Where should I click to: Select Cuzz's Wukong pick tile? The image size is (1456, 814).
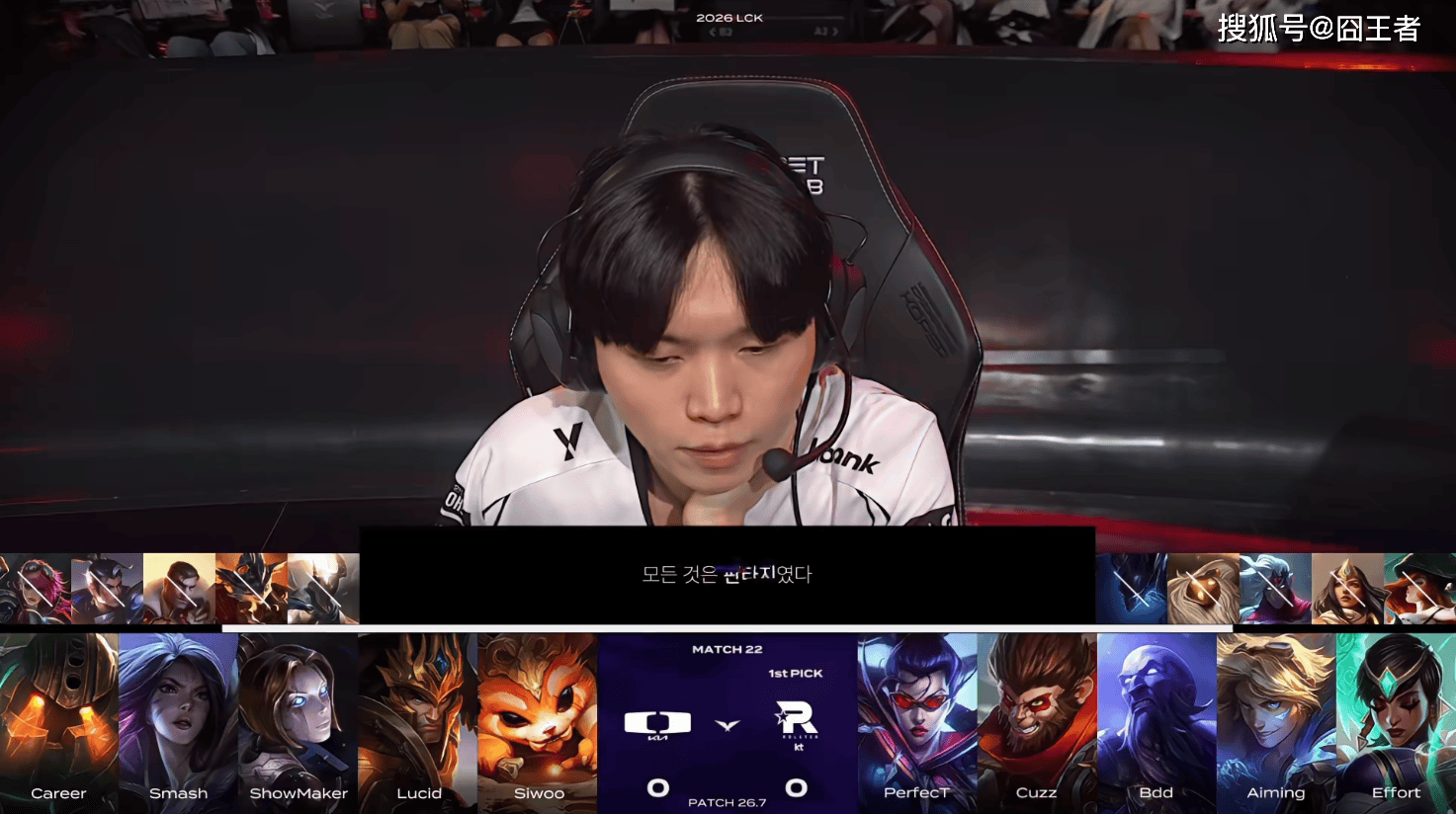tap(1037, 721)
